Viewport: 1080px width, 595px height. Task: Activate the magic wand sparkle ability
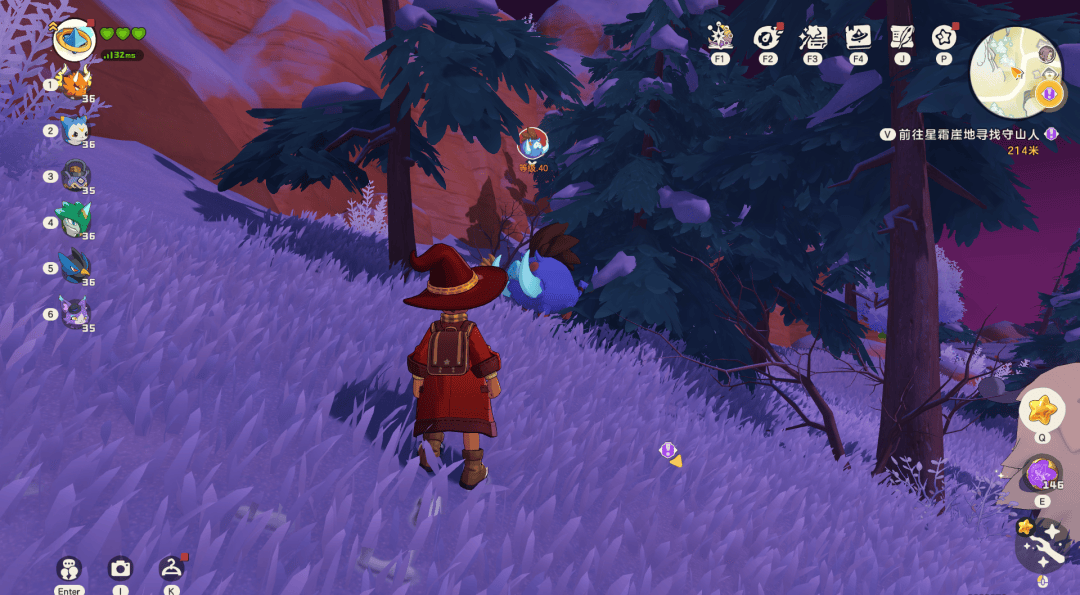pos(1043,545)
